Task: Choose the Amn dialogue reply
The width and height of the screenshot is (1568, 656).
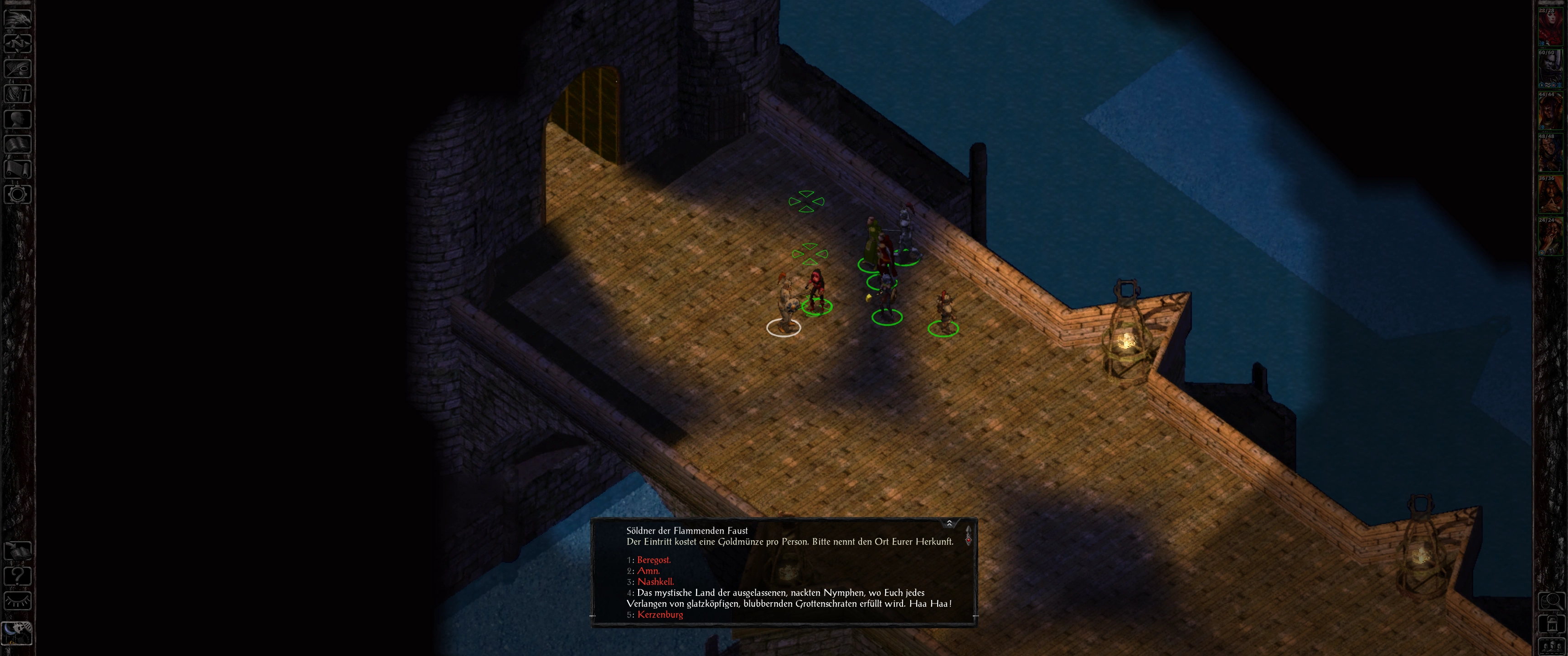Action: (648, 571)
